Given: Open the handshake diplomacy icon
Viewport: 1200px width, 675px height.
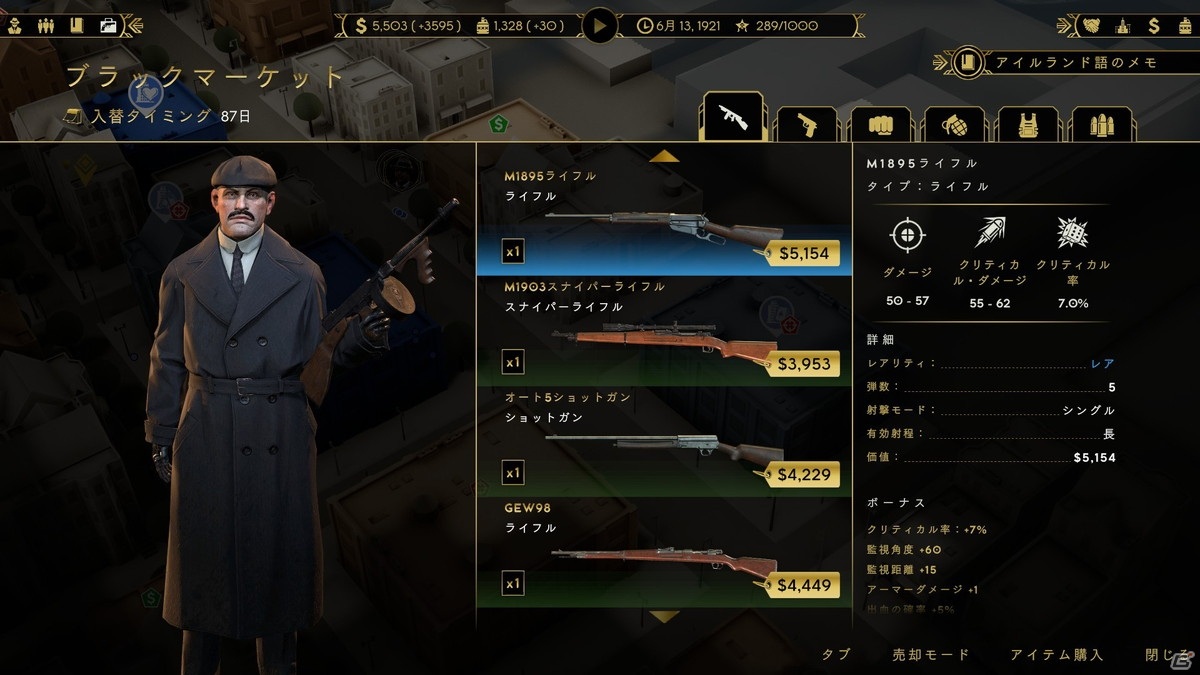Looking at the screenshot, I should 1091,26.
